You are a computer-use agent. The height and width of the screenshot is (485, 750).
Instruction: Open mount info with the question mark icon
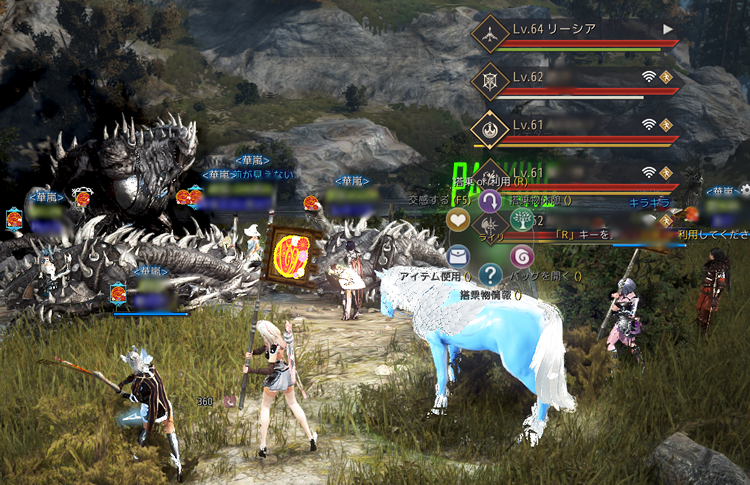pyautogui.click(x=490, y=275)
